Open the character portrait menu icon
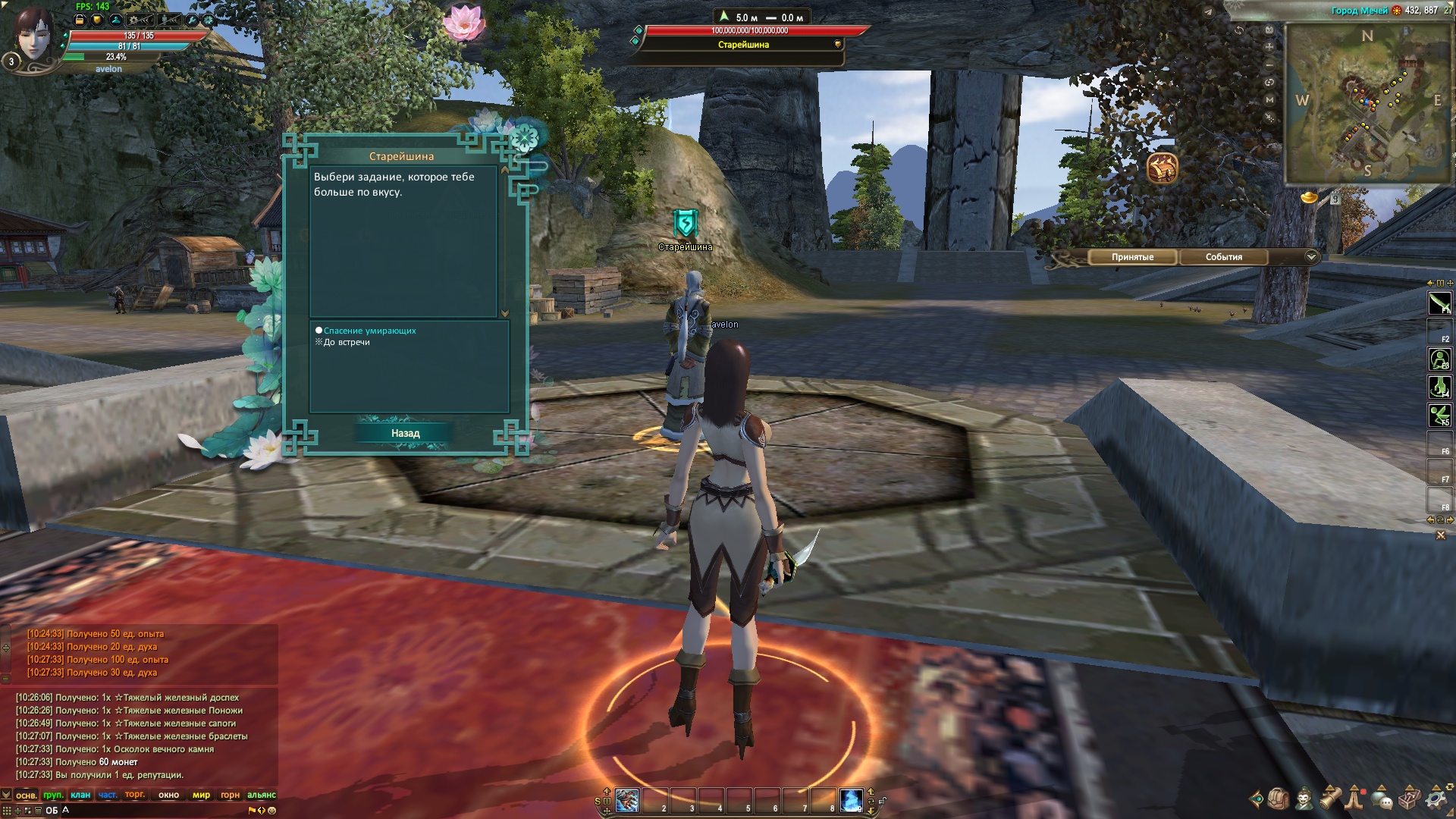The image size is (1456, 819). [x=1304, y=799]
